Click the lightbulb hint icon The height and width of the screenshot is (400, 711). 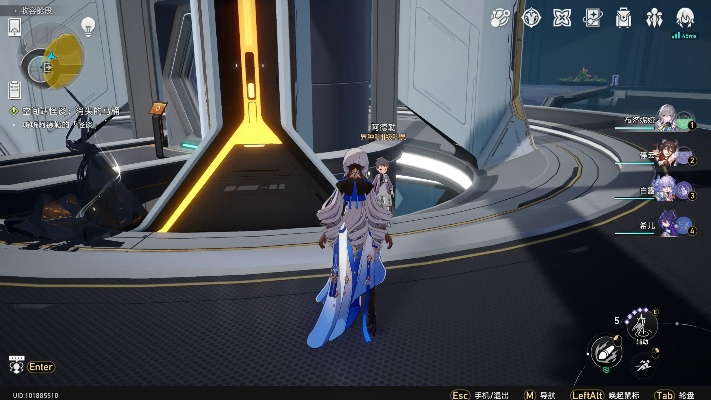tap(88, 27)
